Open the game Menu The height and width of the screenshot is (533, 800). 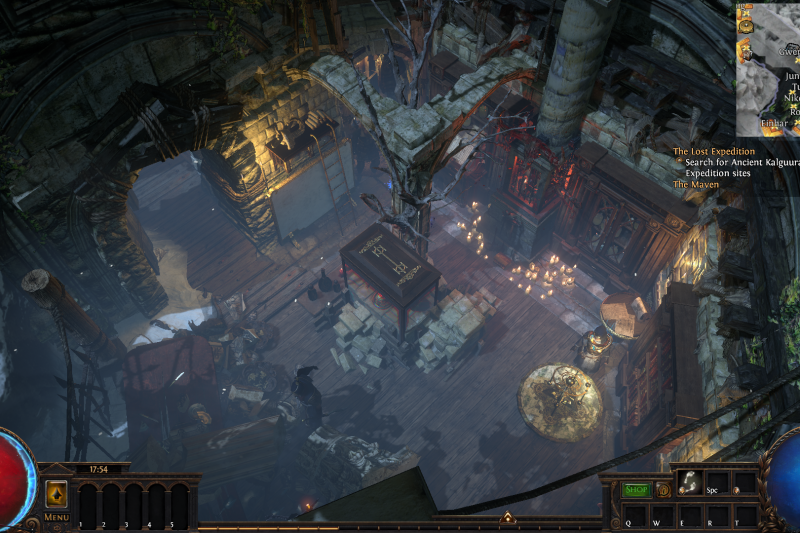(56, 517)
